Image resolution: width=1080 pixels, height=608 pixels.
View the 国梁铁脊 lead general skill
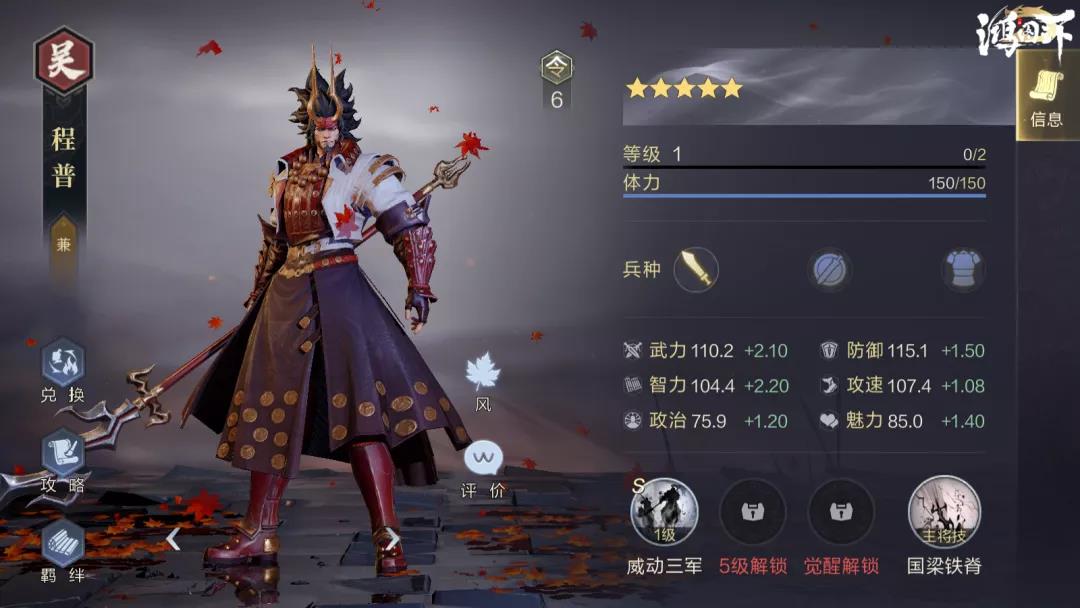click(943, 512)
